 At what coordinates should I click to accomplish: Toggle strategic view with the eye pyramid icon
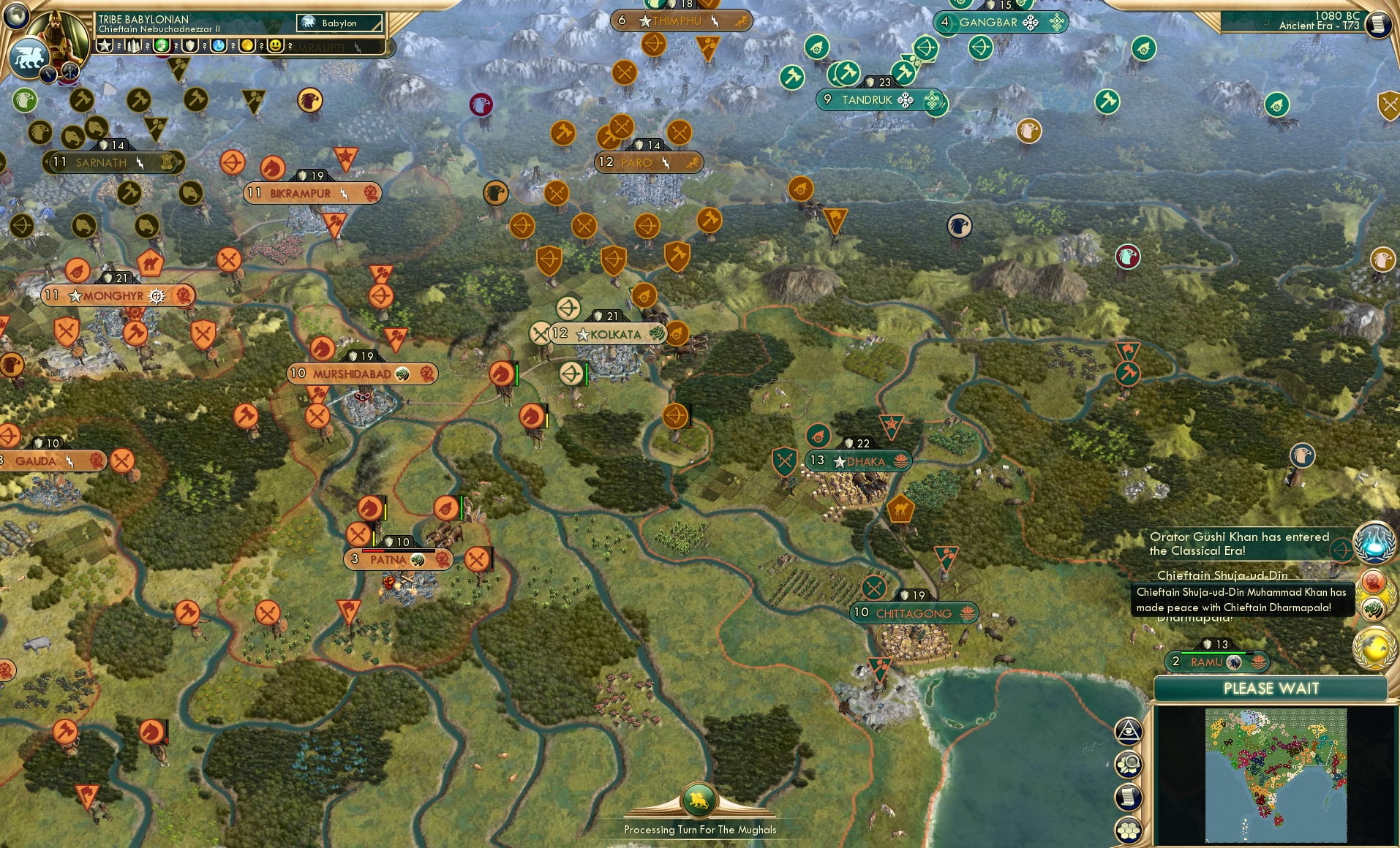1129,732
